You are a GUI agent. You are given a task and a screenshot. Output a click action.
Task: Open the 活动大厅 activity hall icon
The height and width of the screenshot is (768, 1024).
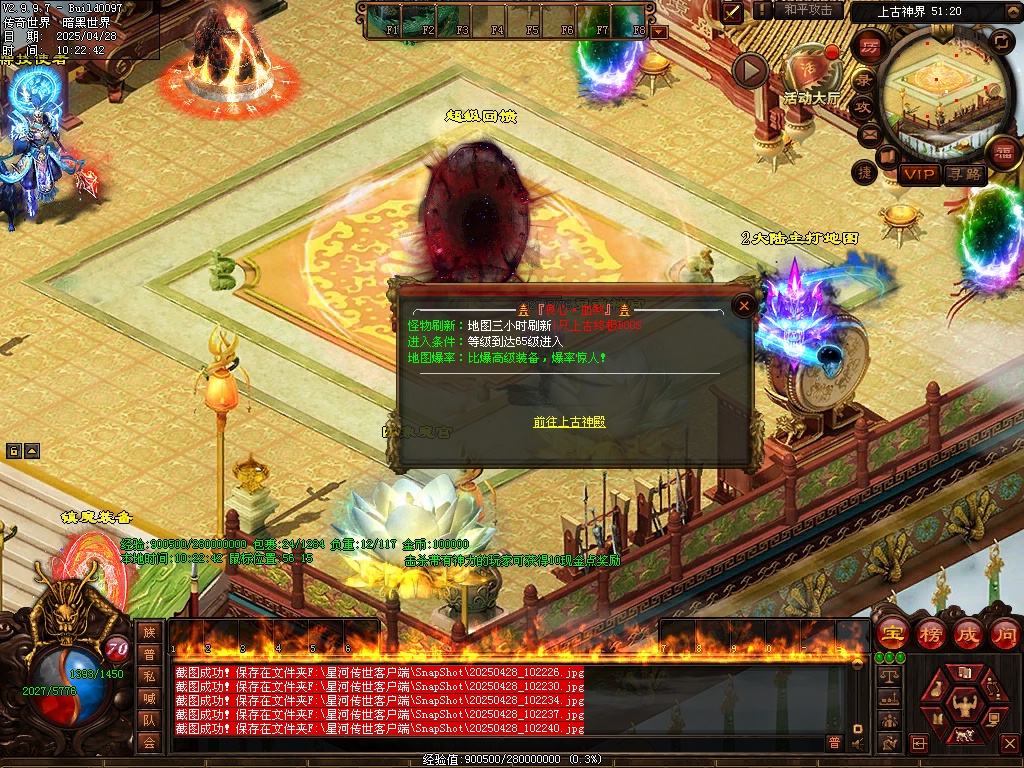pyautogui.click(x=810, y=72)
